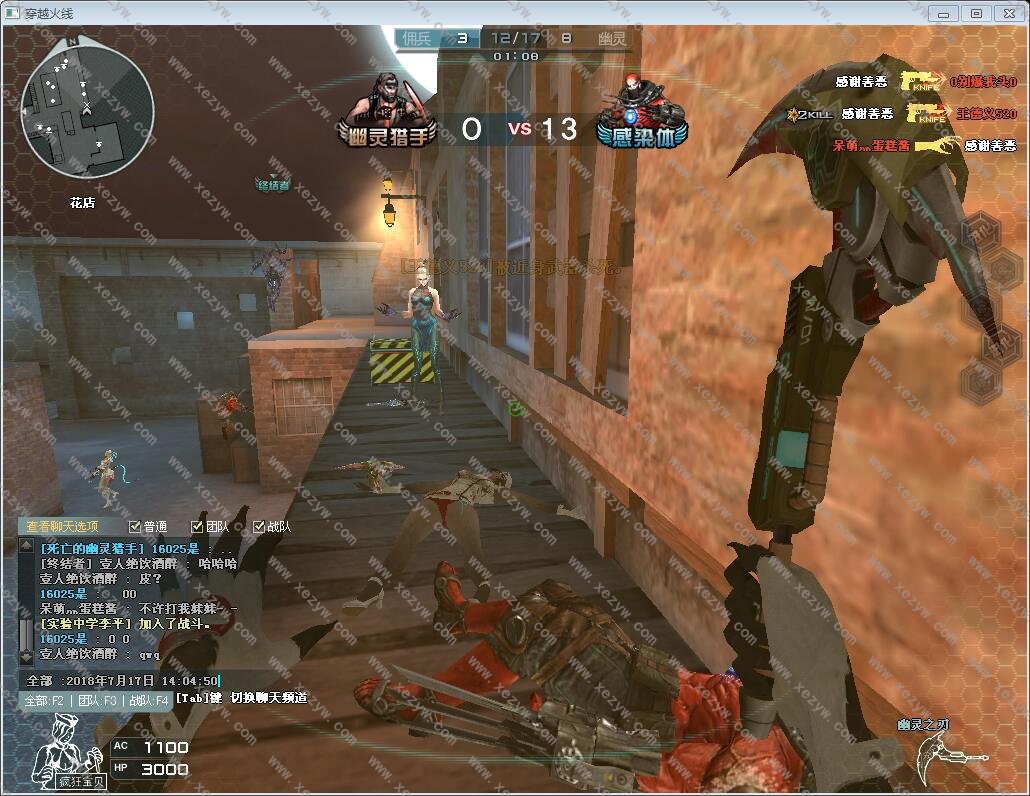Screen dimensions: 1030x796
Task: Toggle the 团队 chat checkbox
Action: (197, 527)
